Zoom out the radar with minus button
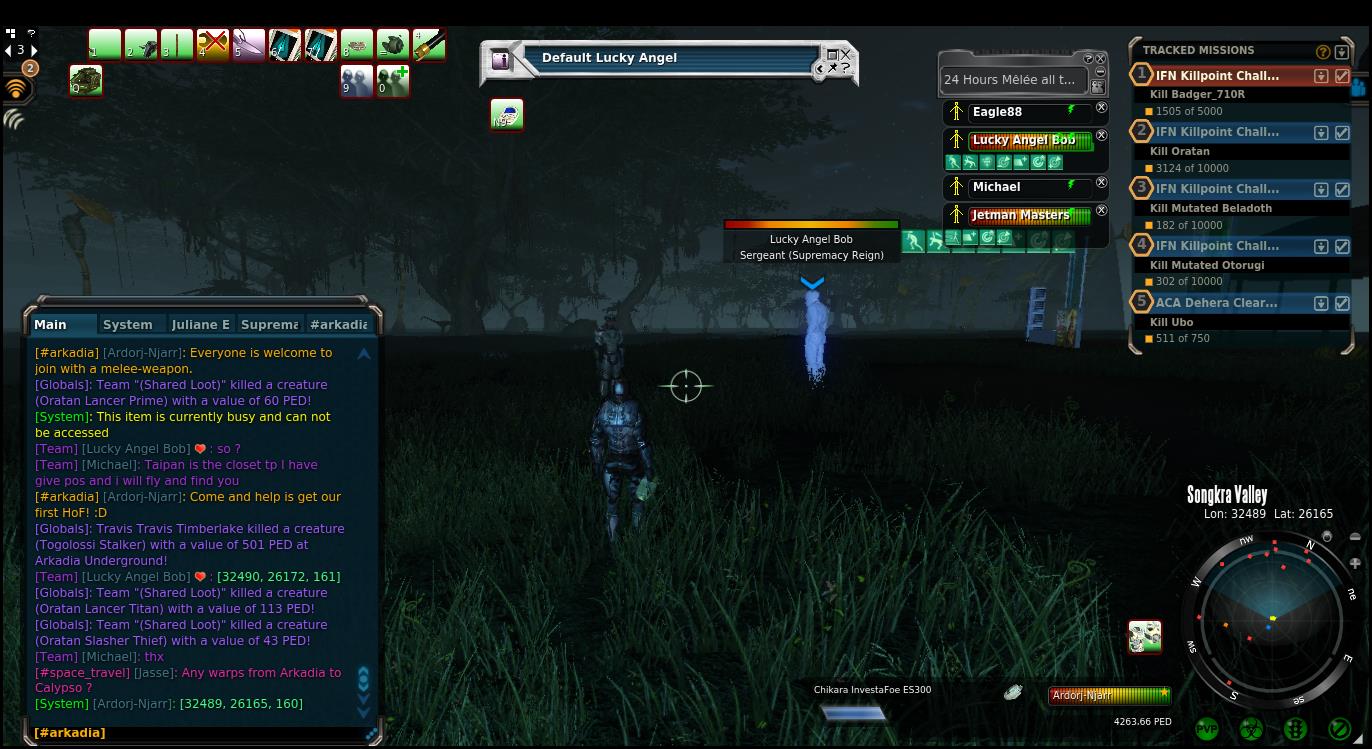The width and height of the screenshot is (1372, 749). tap(1355, 537)
